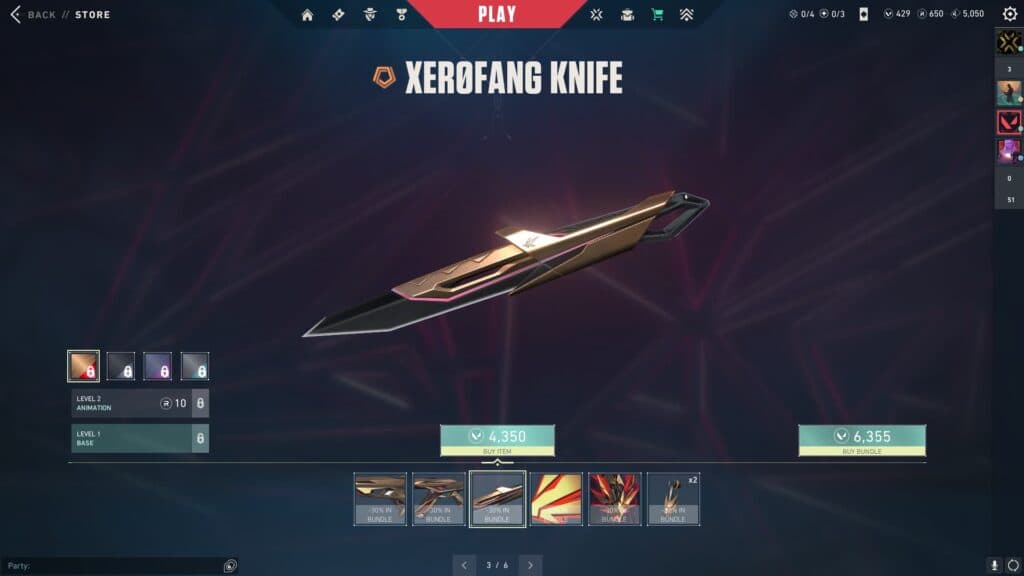1024x576 pixels.
Task: Pick the locked teal-gray color variant
Action: 195,366
